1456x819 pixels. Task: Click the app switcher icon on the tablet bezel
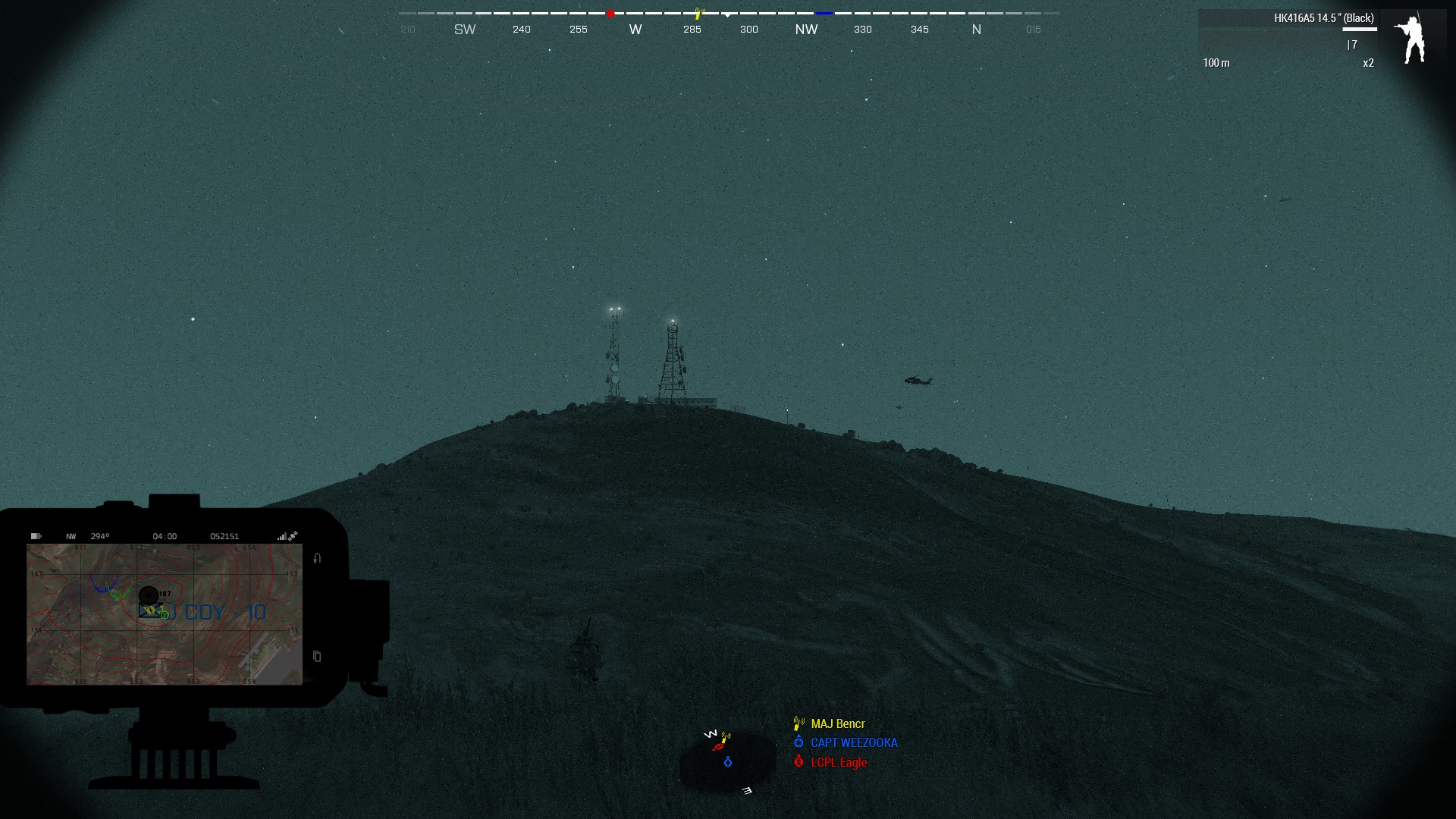(315, 655)
